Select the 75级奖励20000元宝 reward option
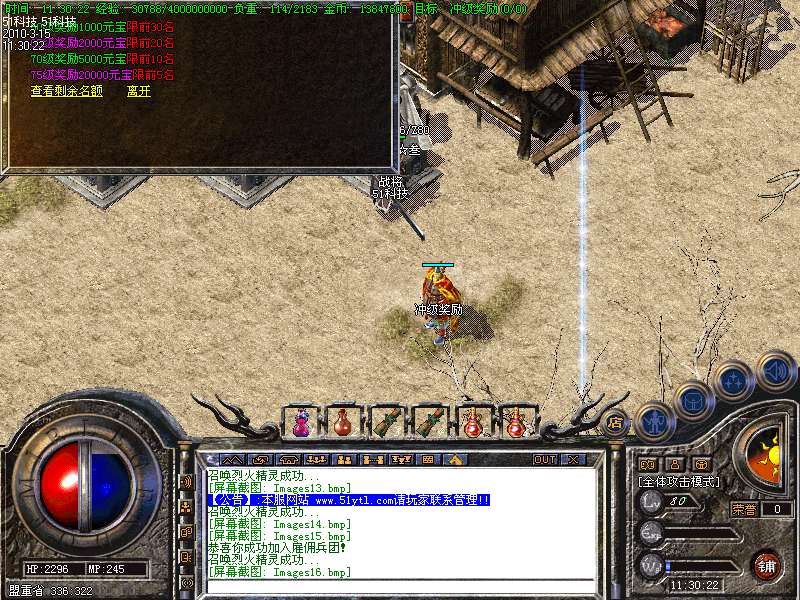800x600 pixels. [x=78, y=74]
